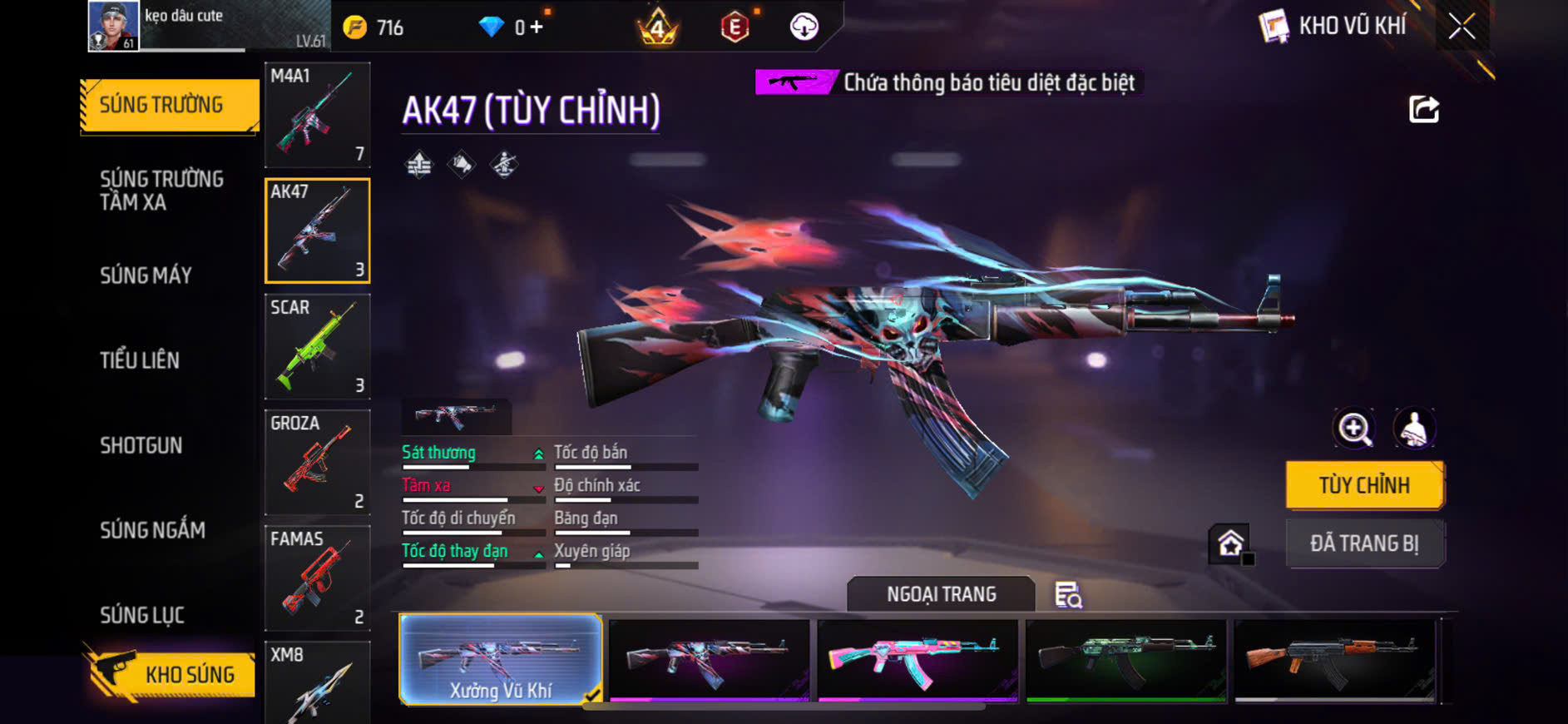The image size is (1568, 724).
Task: Choose the default wooden AK47 skin
Action: 1334,660
